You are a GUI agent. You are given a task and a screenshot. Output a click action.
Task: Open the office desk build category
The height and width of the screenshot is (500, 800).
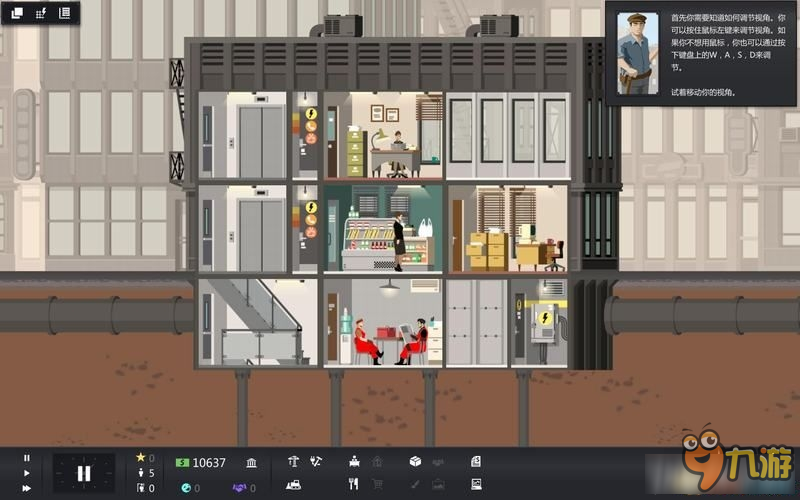354,462
